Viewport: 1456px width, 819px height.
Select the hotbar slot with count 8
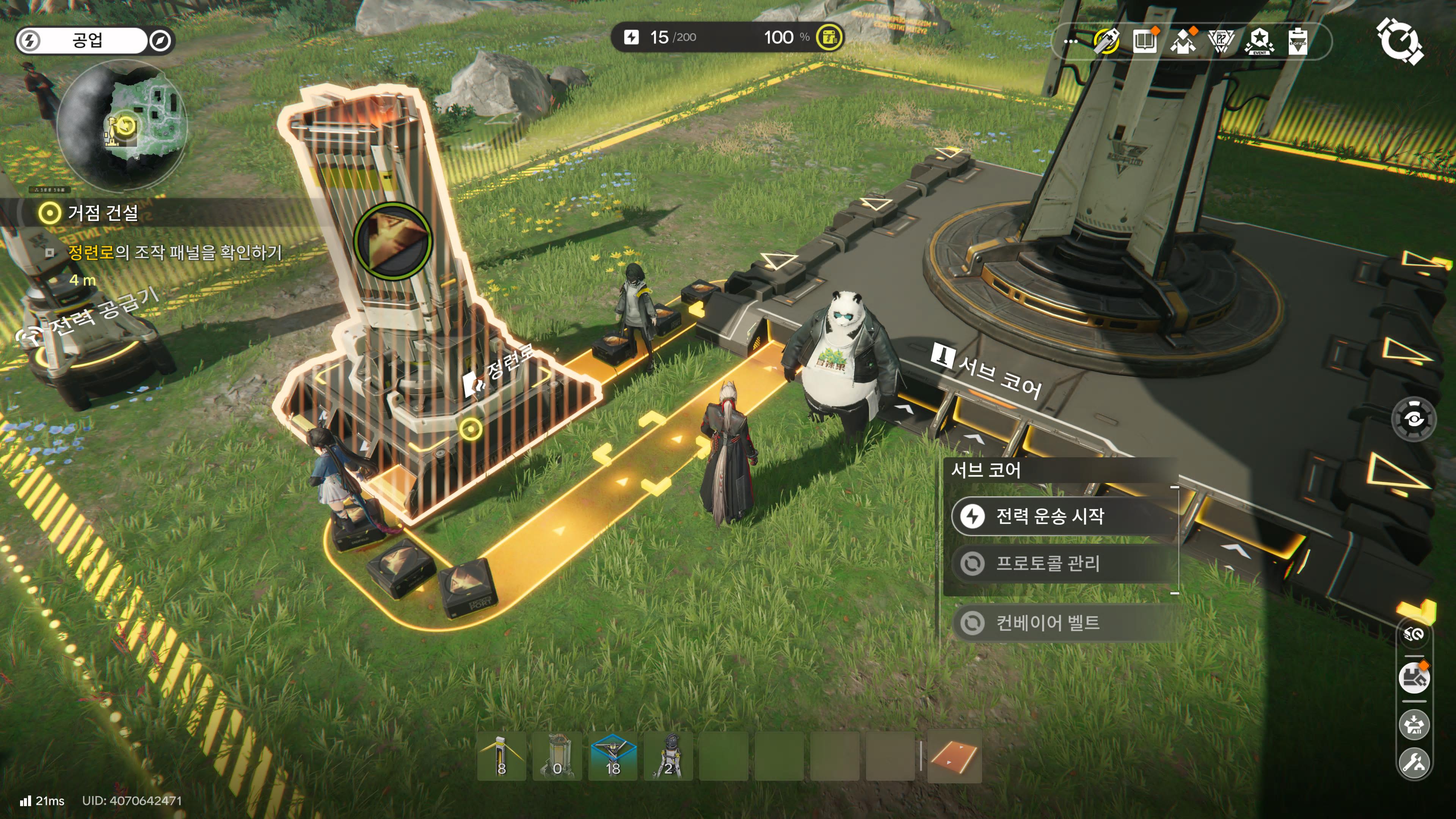pos(501,756)
